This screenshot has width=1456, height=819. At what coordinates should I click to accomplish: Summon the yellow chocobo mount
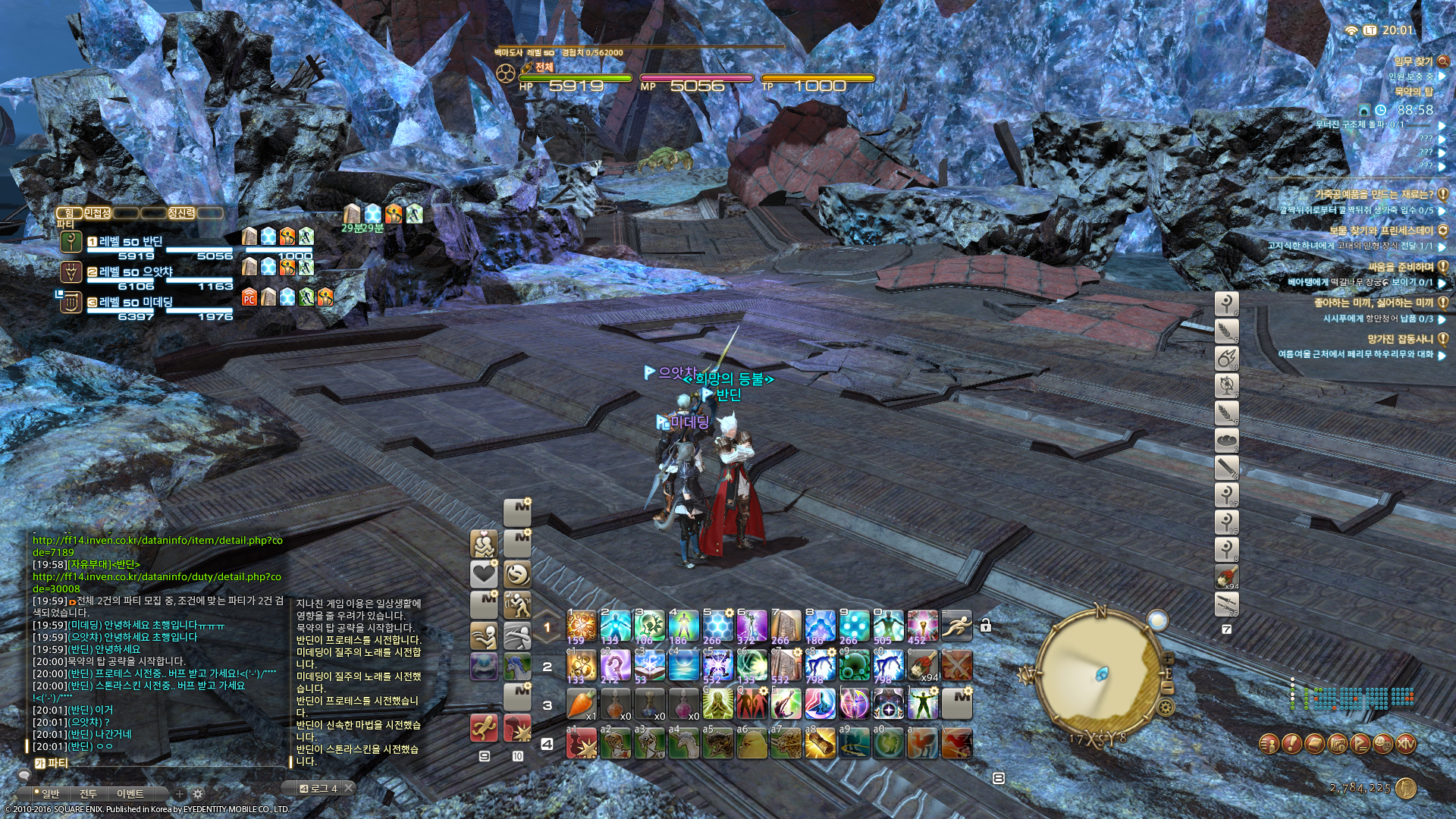[752, 744]
